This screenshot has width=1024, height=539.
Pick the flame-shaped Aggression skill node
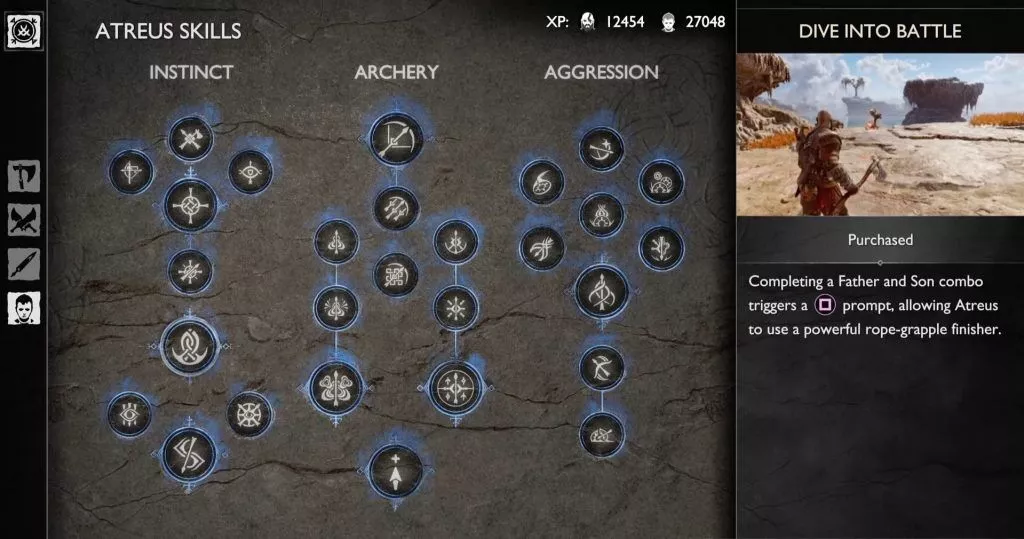[542, 183]
